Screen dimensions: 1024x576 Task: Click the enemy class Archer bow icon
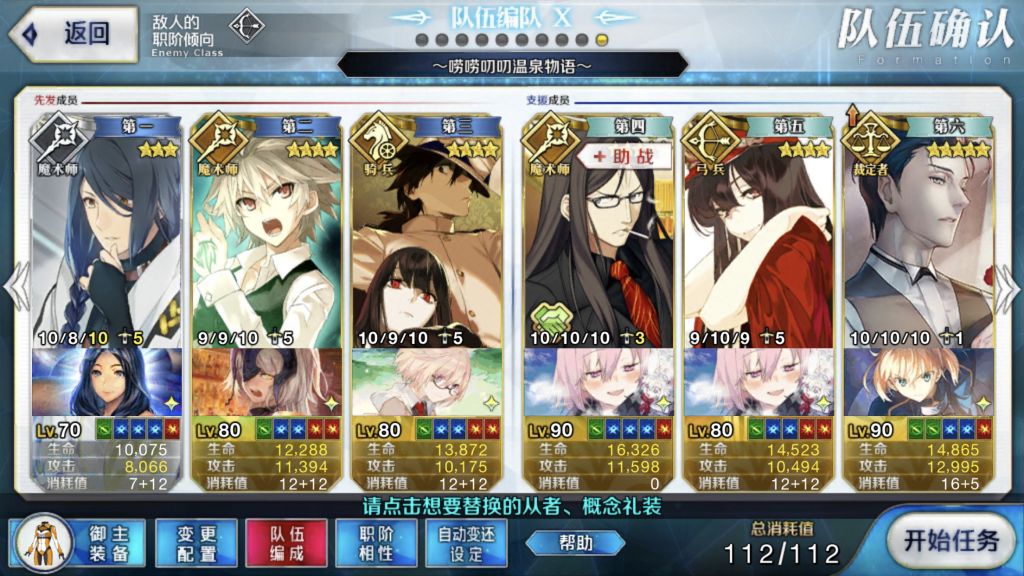pyautogui.click(x=245, y=26)
